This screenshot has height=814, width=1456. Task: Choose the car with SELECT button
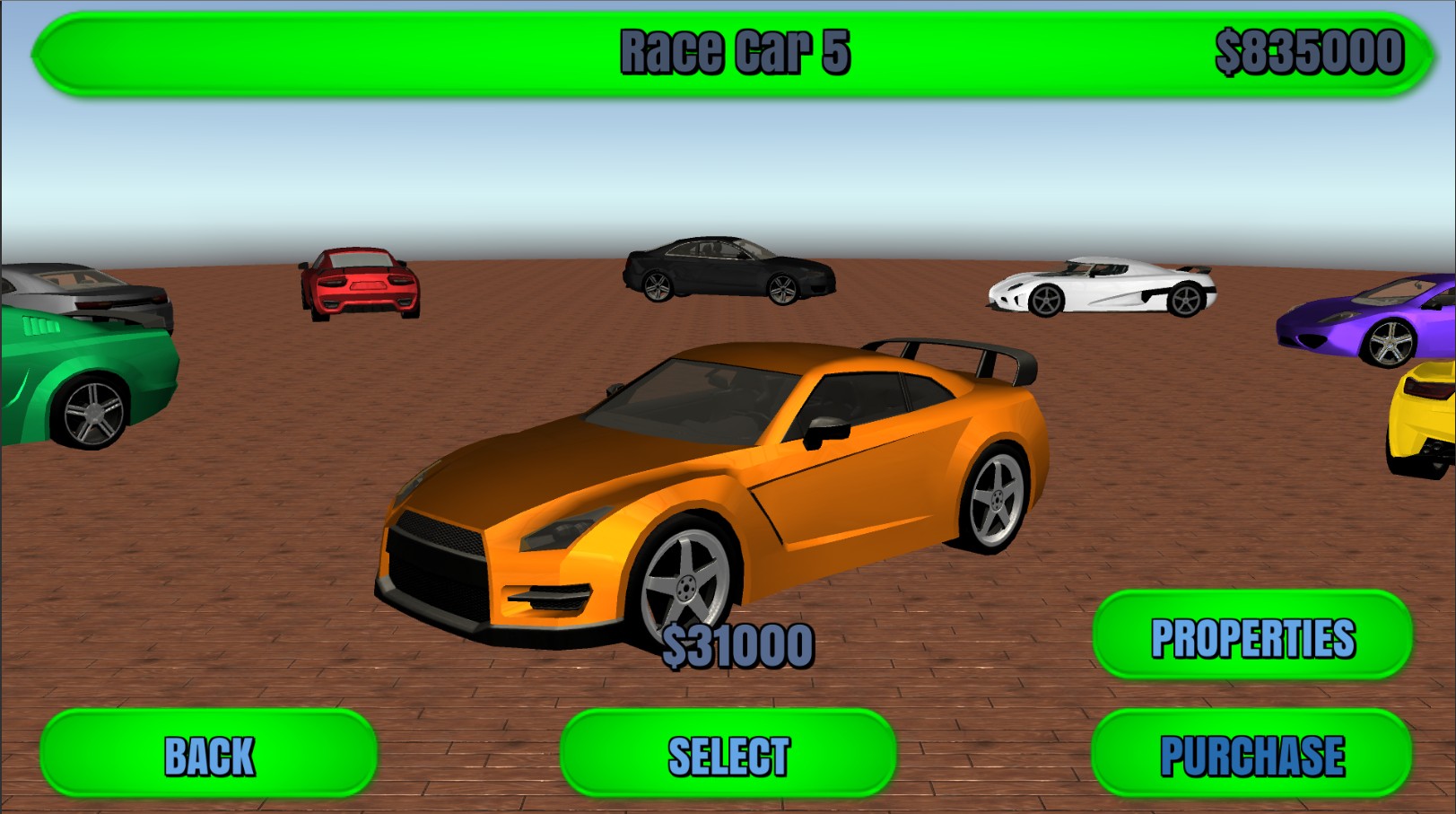coord(728,754)
